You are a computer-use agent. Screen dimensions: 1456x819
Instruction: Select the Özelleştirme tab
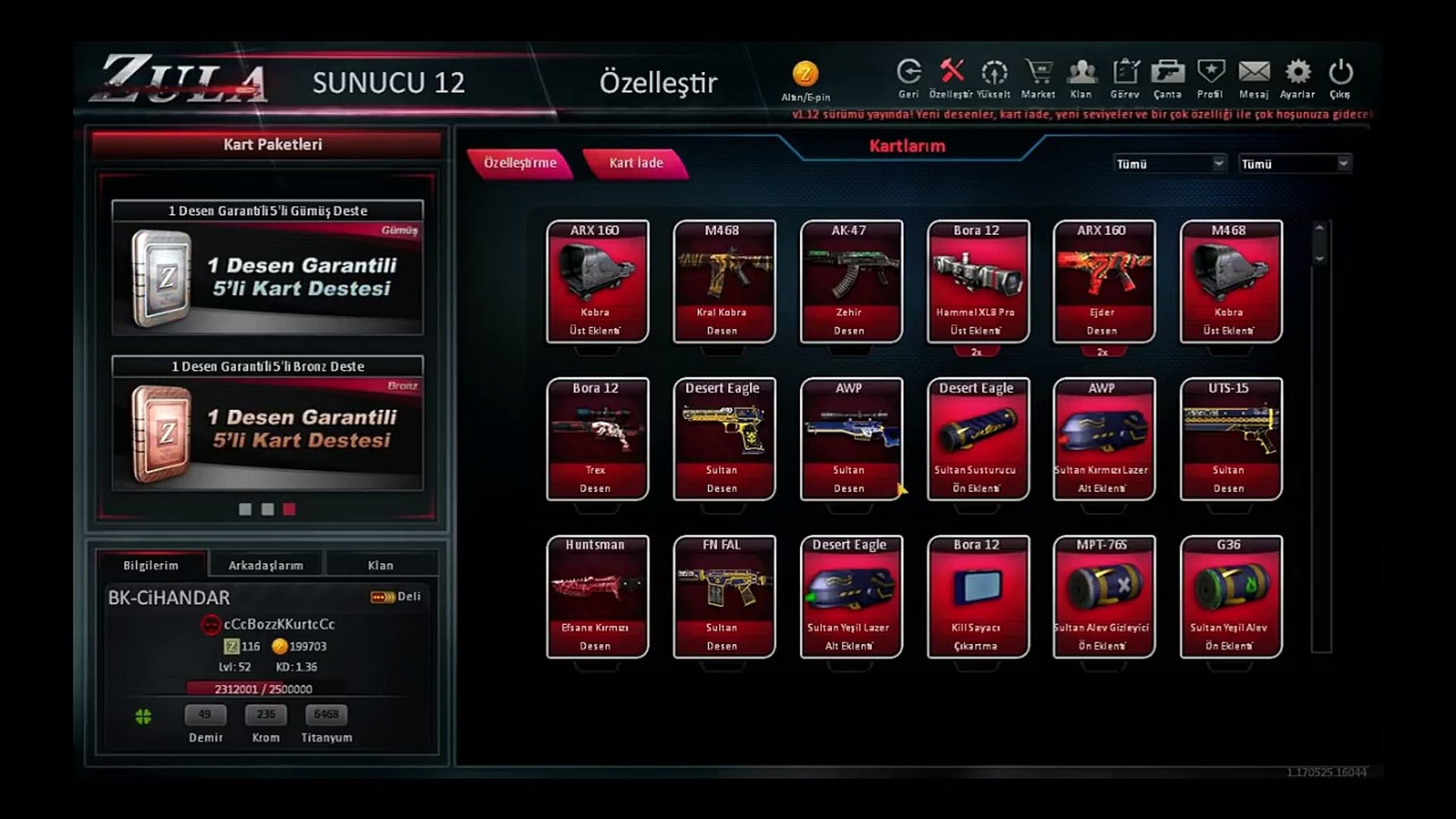point(520,163)
